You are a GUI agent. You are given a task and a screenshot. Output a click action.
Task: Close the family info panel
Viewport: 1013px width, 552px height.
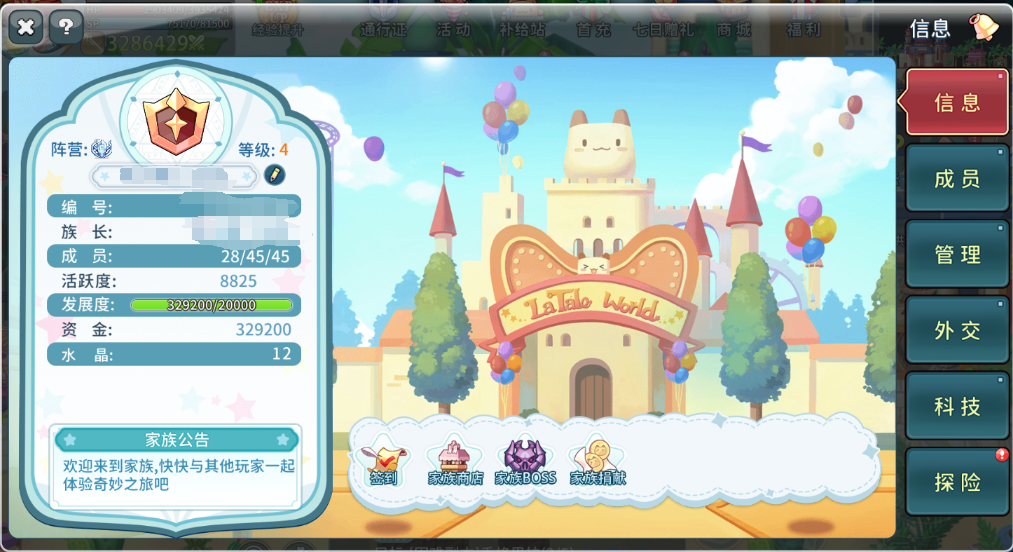[x=26, y=27]
